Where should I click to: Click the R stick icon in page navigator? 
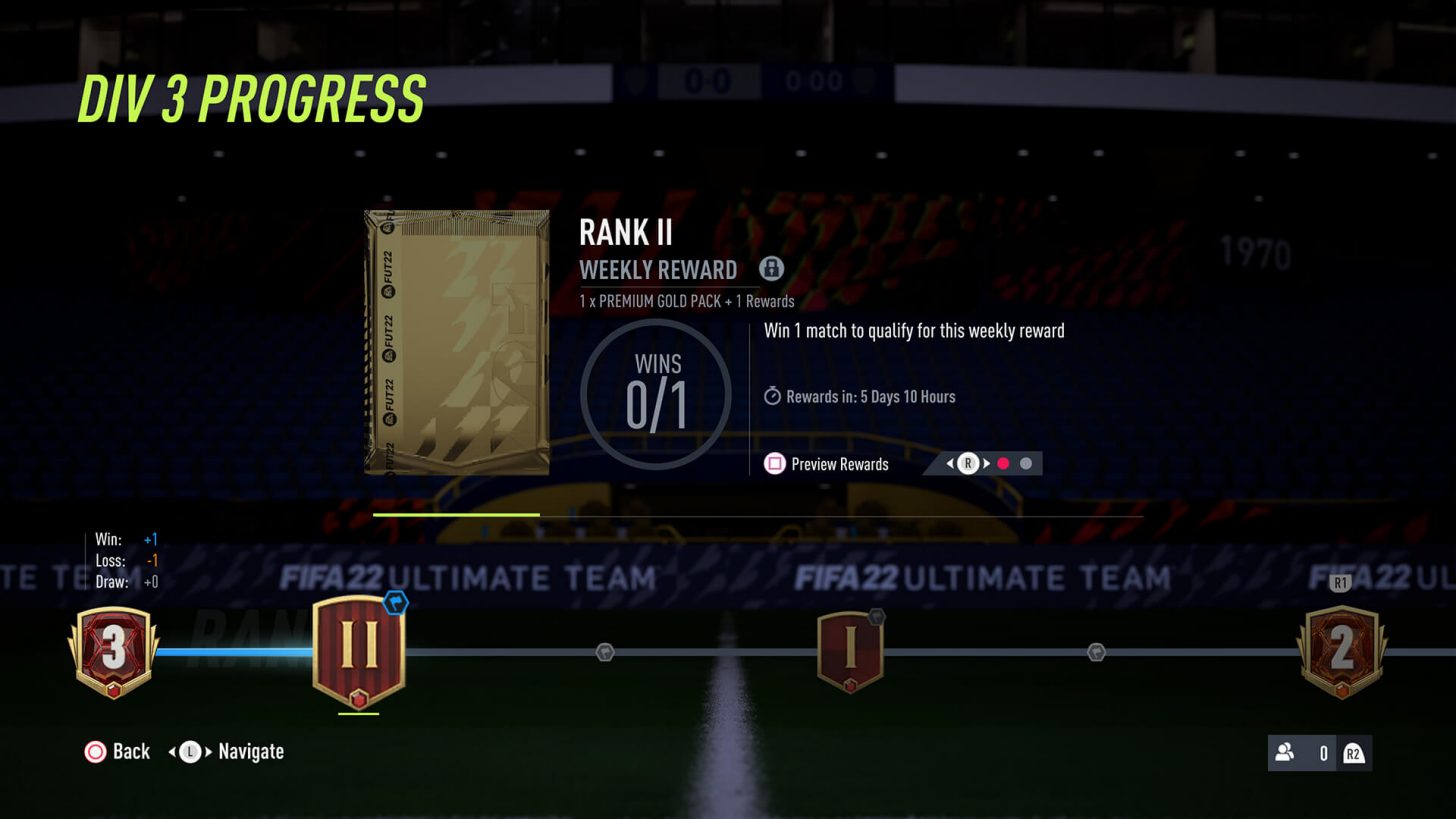(x=967, y=463)
